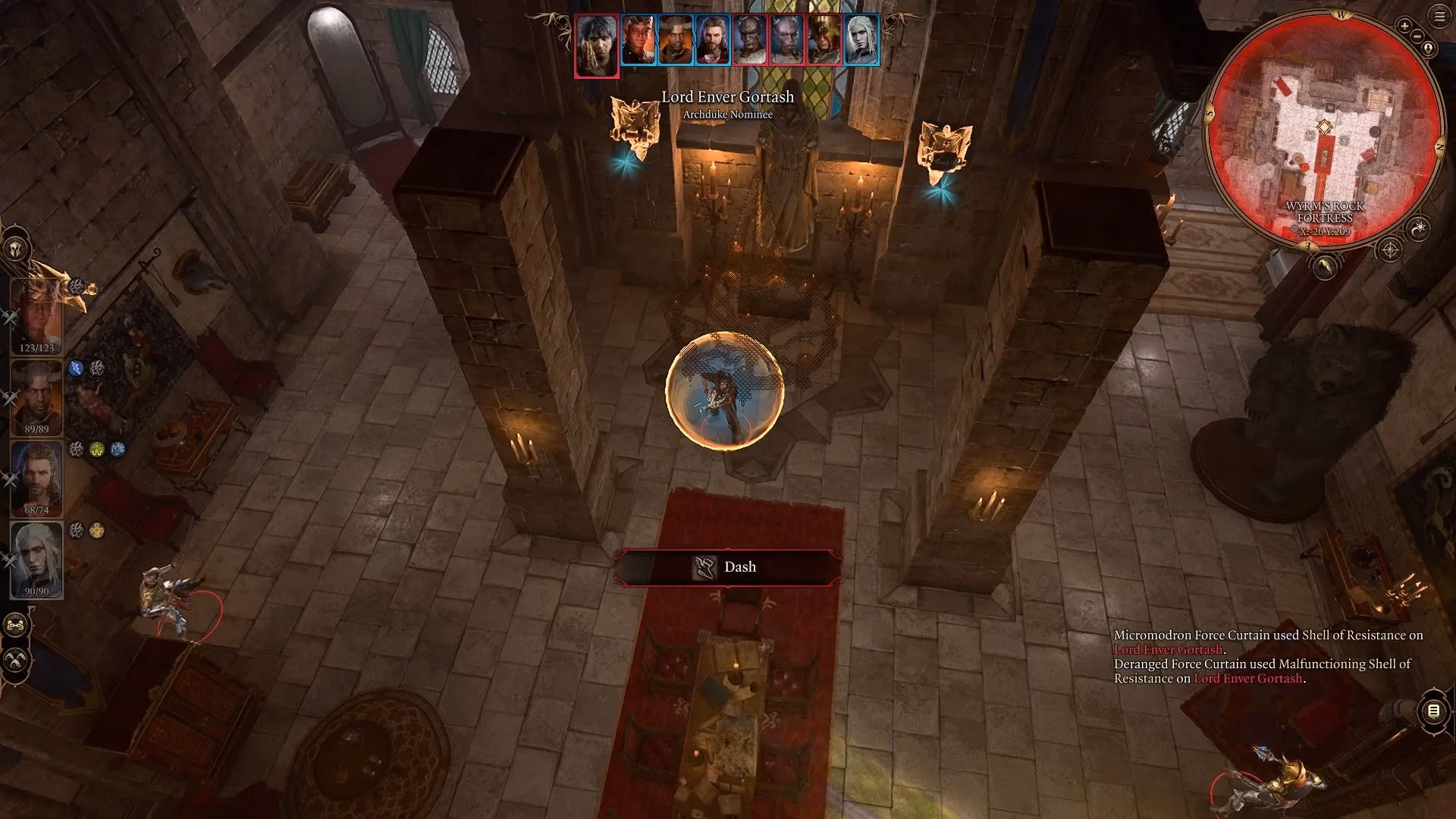The height and width of the screenshot is (819, 1456).
Task: Open notifications via the helmet icon top left
Action: [x=14, y=248]
